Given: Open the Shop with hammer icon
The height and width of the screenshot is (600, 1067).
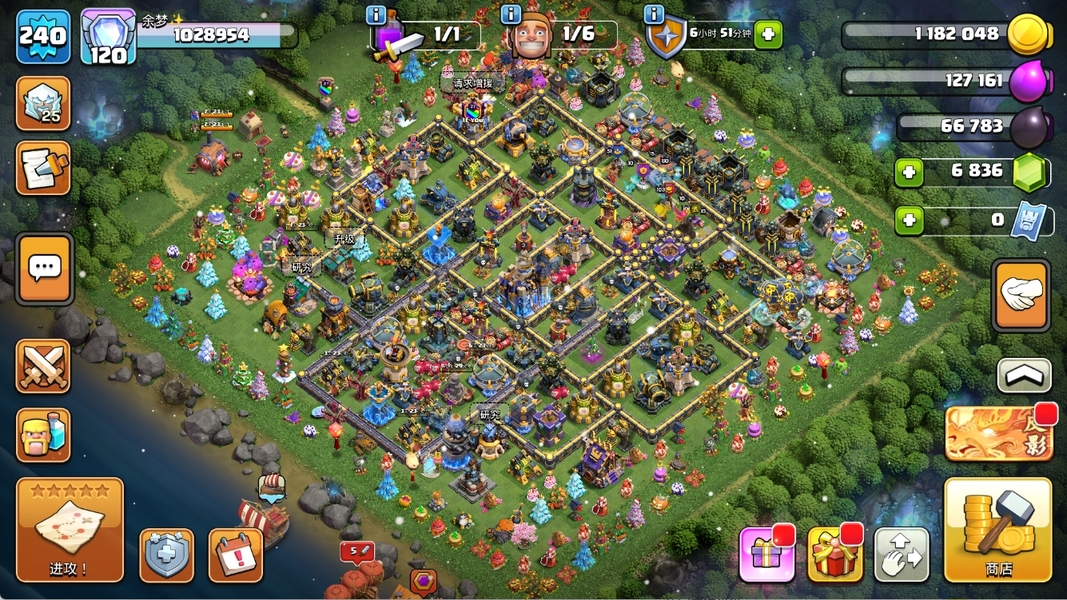Looking at the screenshot, I should point(997,529).
